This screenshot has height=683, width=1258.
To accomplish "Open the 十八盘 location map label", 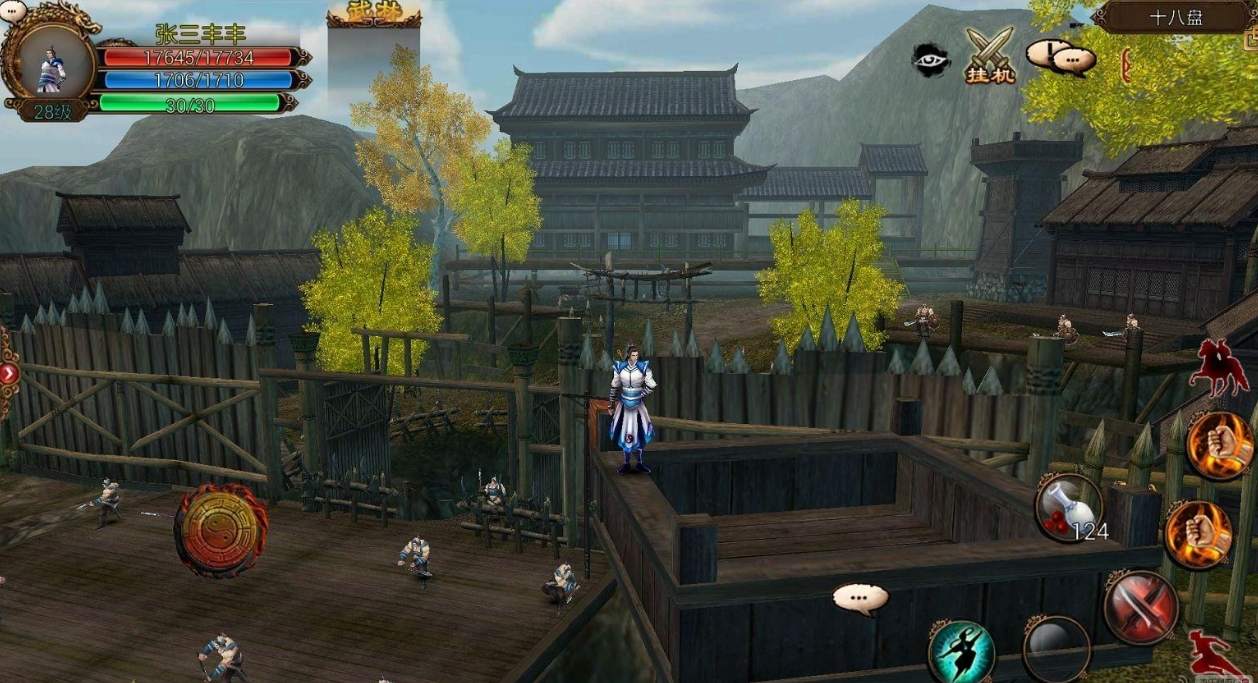I will point(1176,18).
